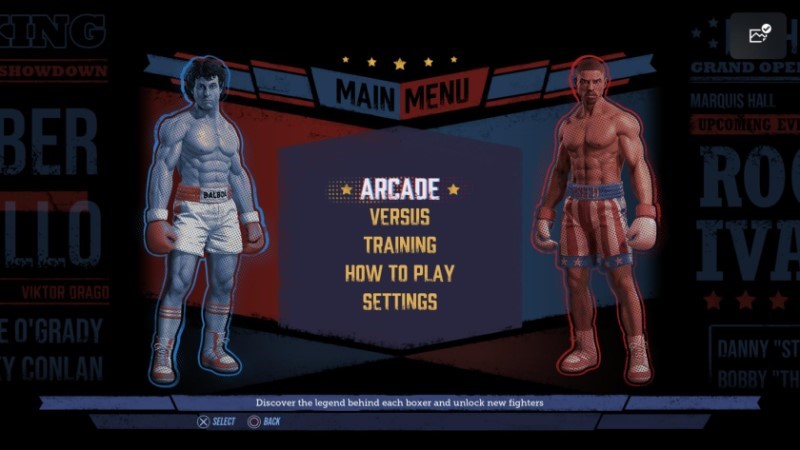
Task: Open the Settings menu
Action: click(399, 301)
